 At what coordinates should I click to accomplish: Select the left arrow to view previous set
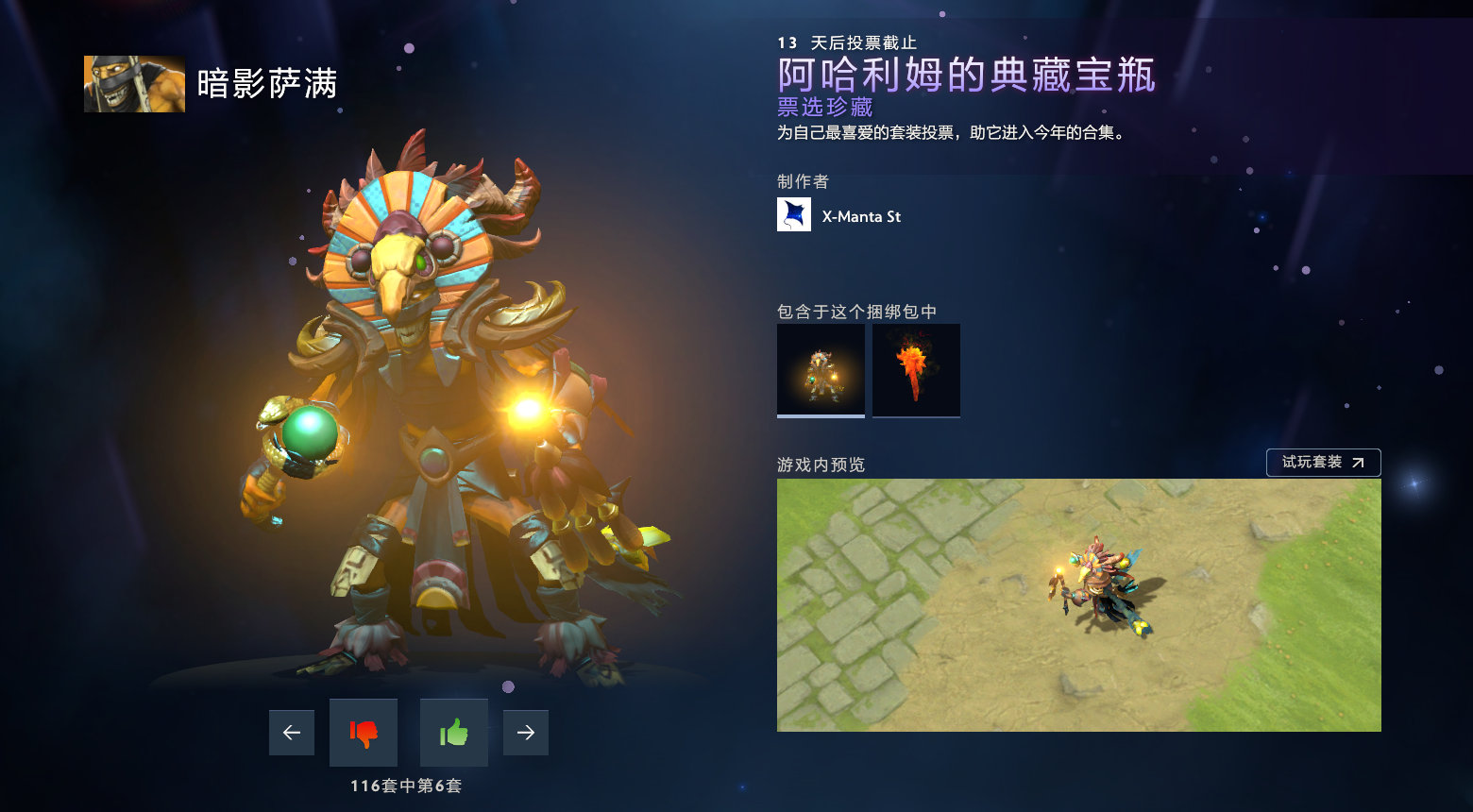(292, 732)
